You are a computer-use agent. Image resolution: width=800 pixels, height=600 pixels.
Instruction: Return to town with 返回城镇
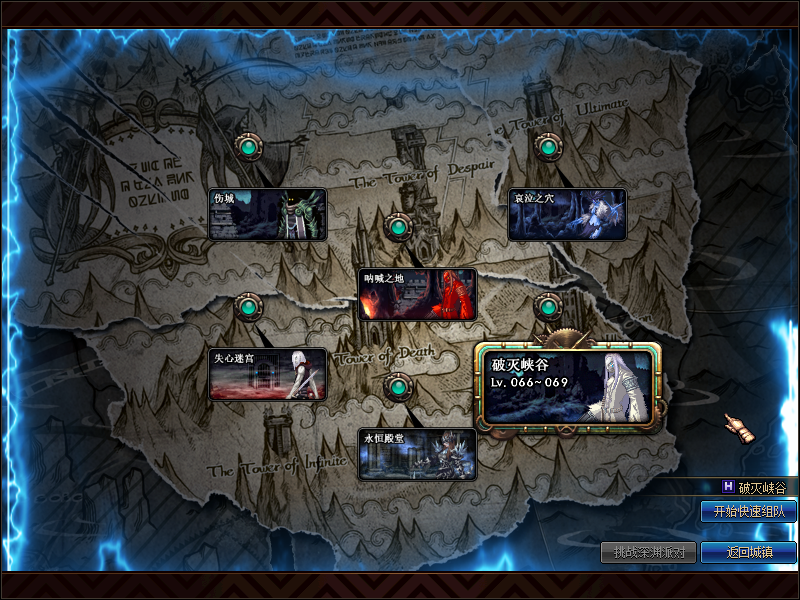click(x=748, y=552)
